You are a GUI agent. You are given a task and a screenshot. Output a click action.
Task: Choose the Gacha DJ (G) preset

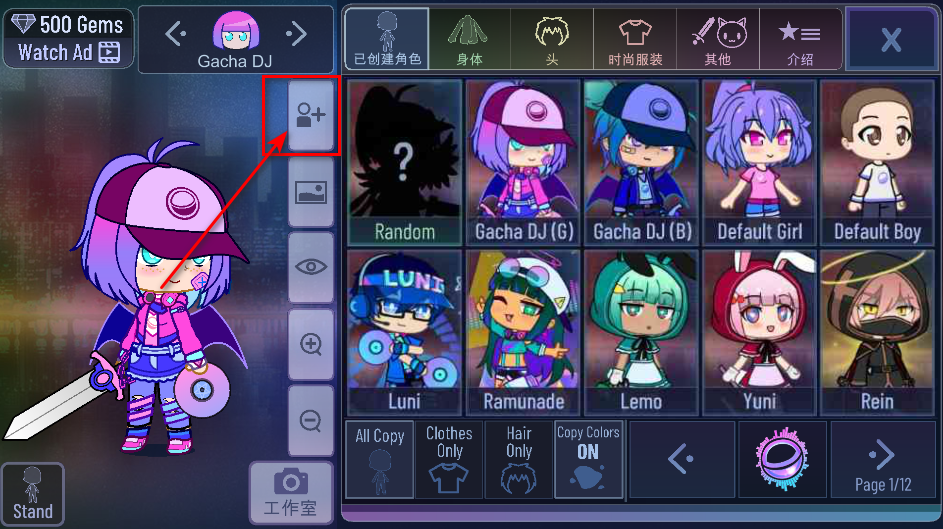[x=523, y=162]
